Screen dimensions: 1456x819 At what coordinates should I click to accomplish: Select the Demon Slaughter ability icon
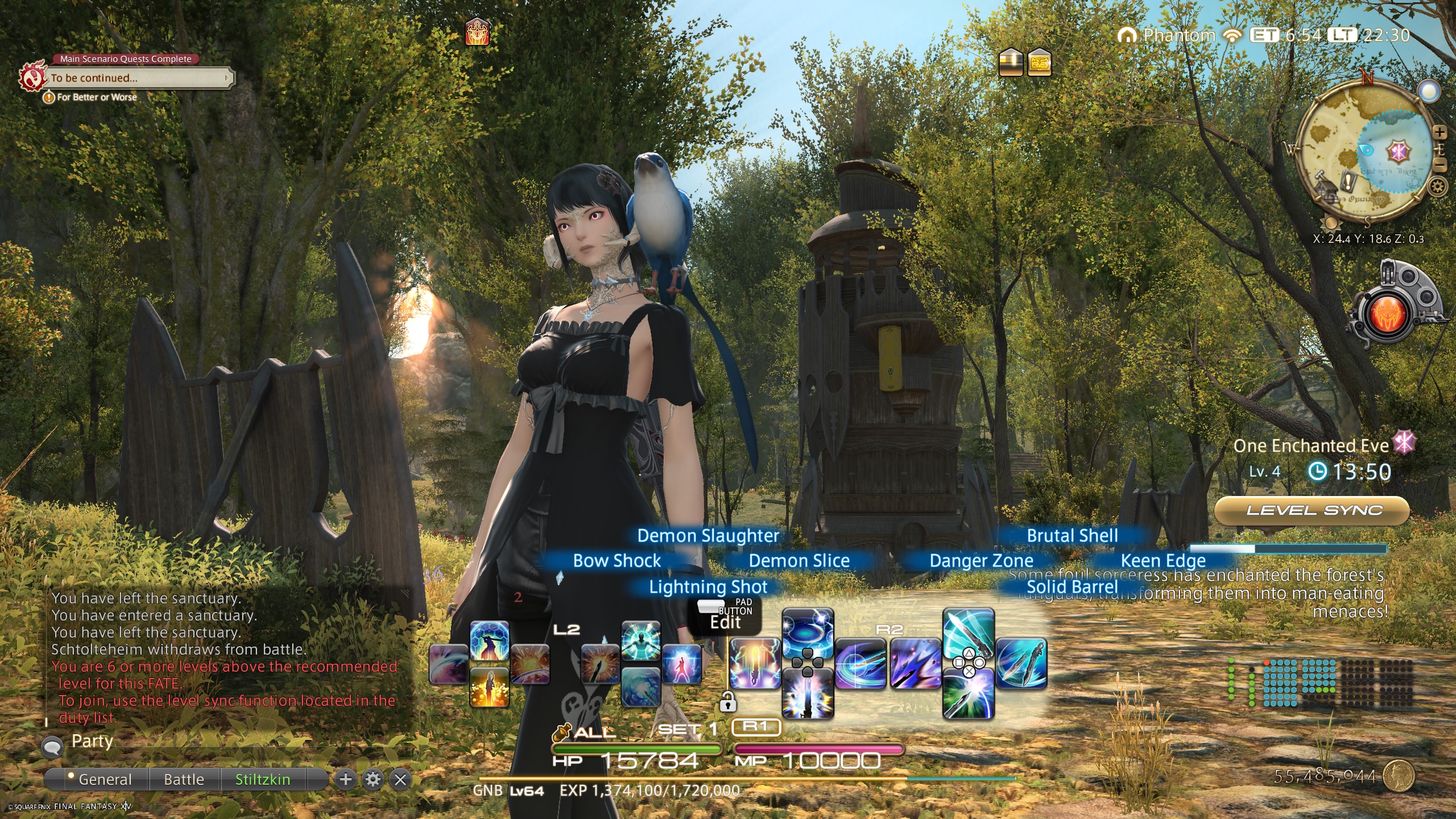click(807, 632)
